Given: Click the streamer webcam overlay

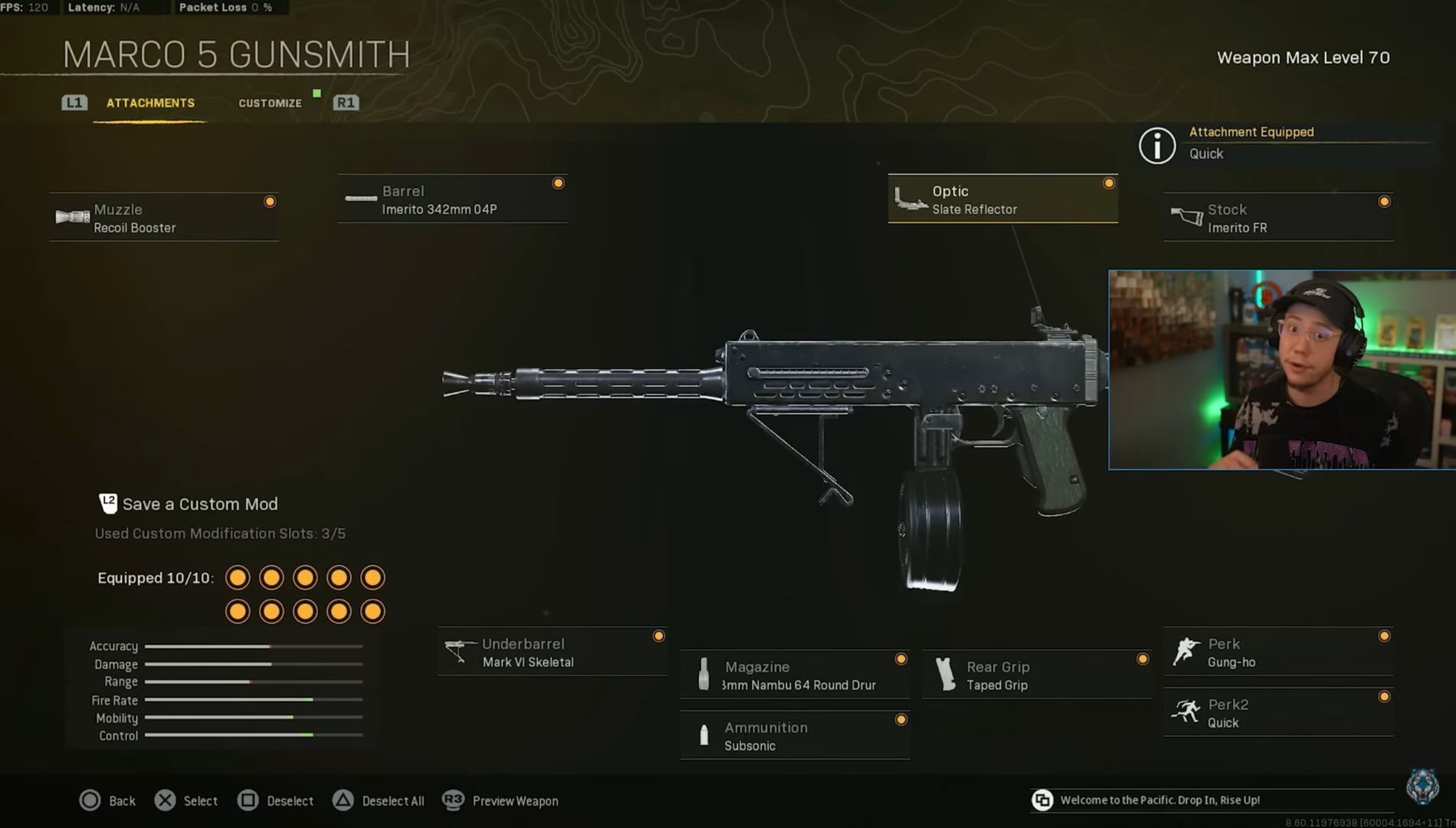Looking at the screenshot, I should (x=1281, y=370).
